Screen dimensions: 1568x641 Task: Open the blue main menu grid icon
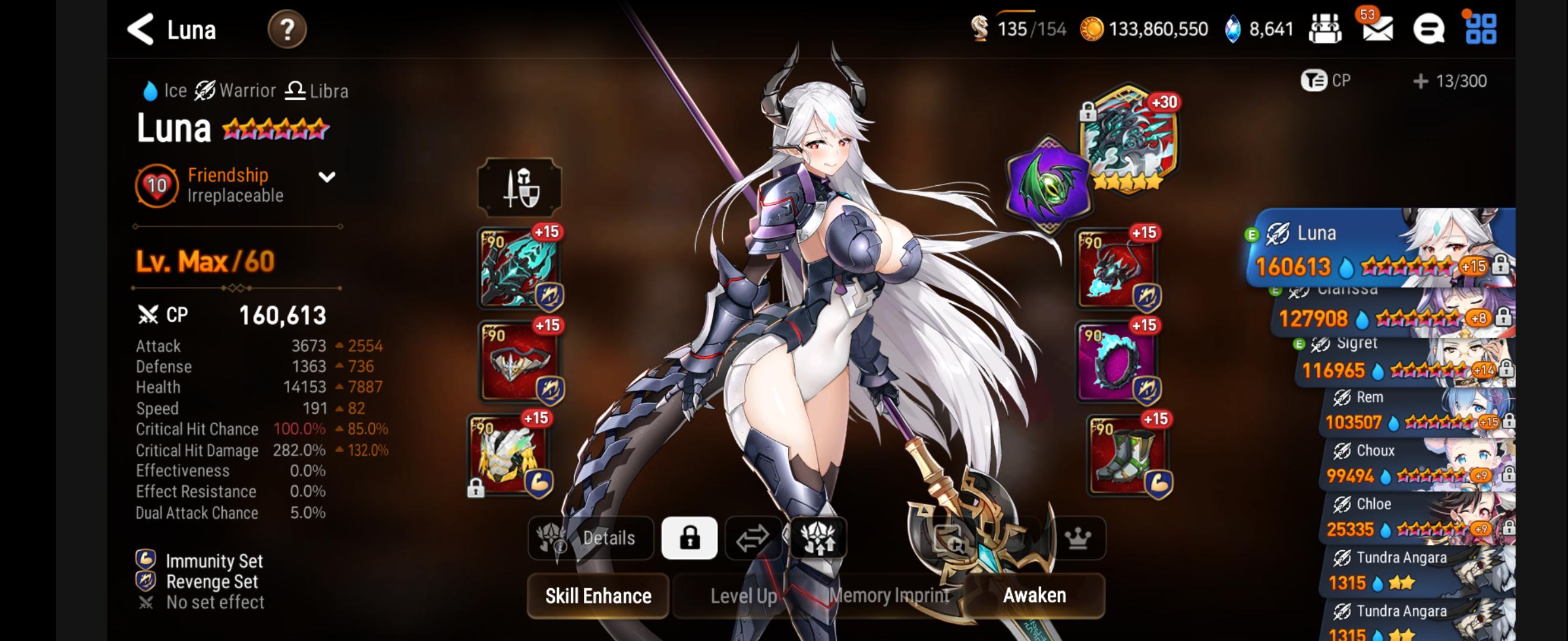(x=1488, y=28)
